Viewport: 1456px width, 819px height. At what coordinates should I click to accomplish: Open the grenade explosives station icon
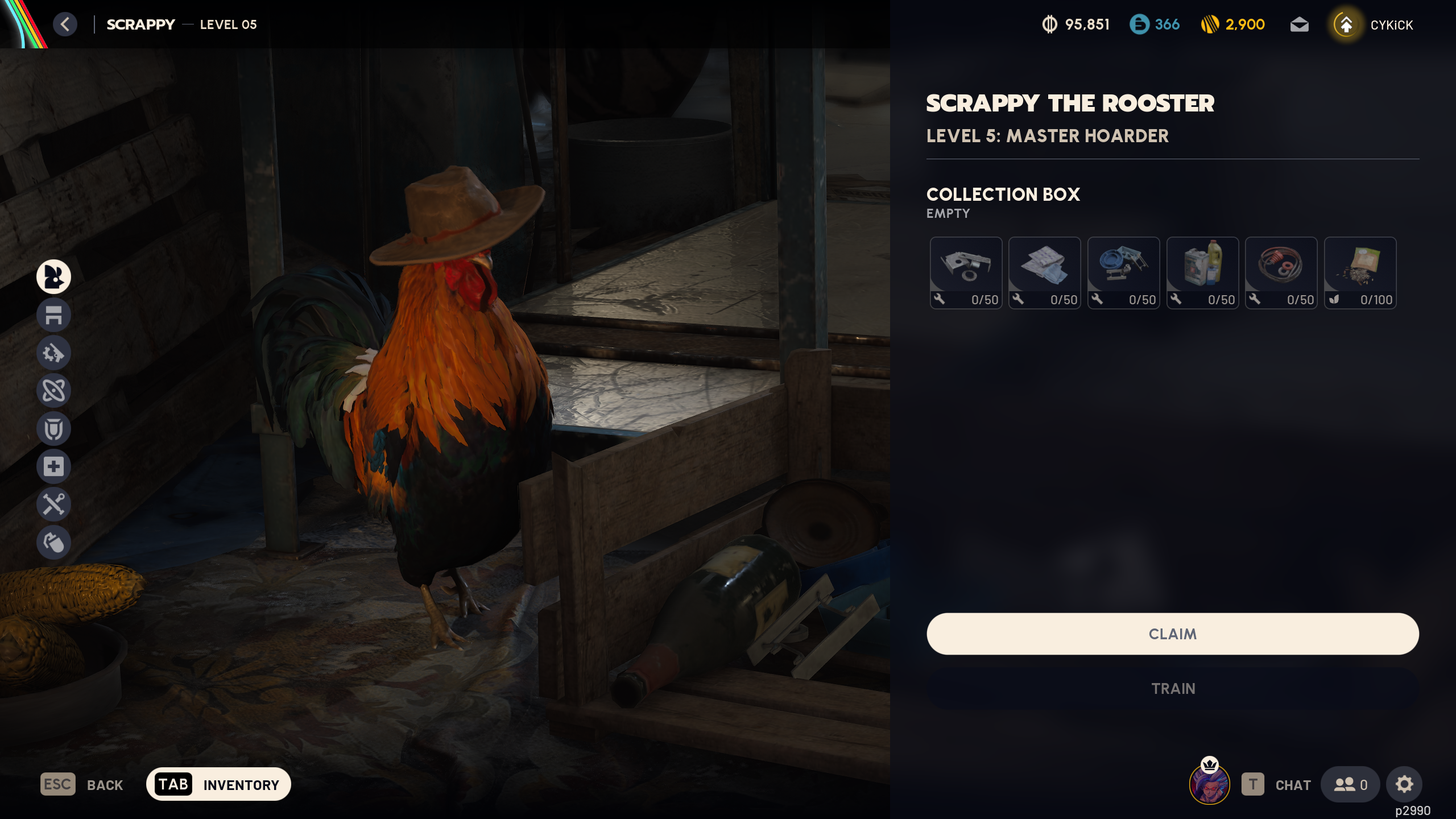[53, 543]
